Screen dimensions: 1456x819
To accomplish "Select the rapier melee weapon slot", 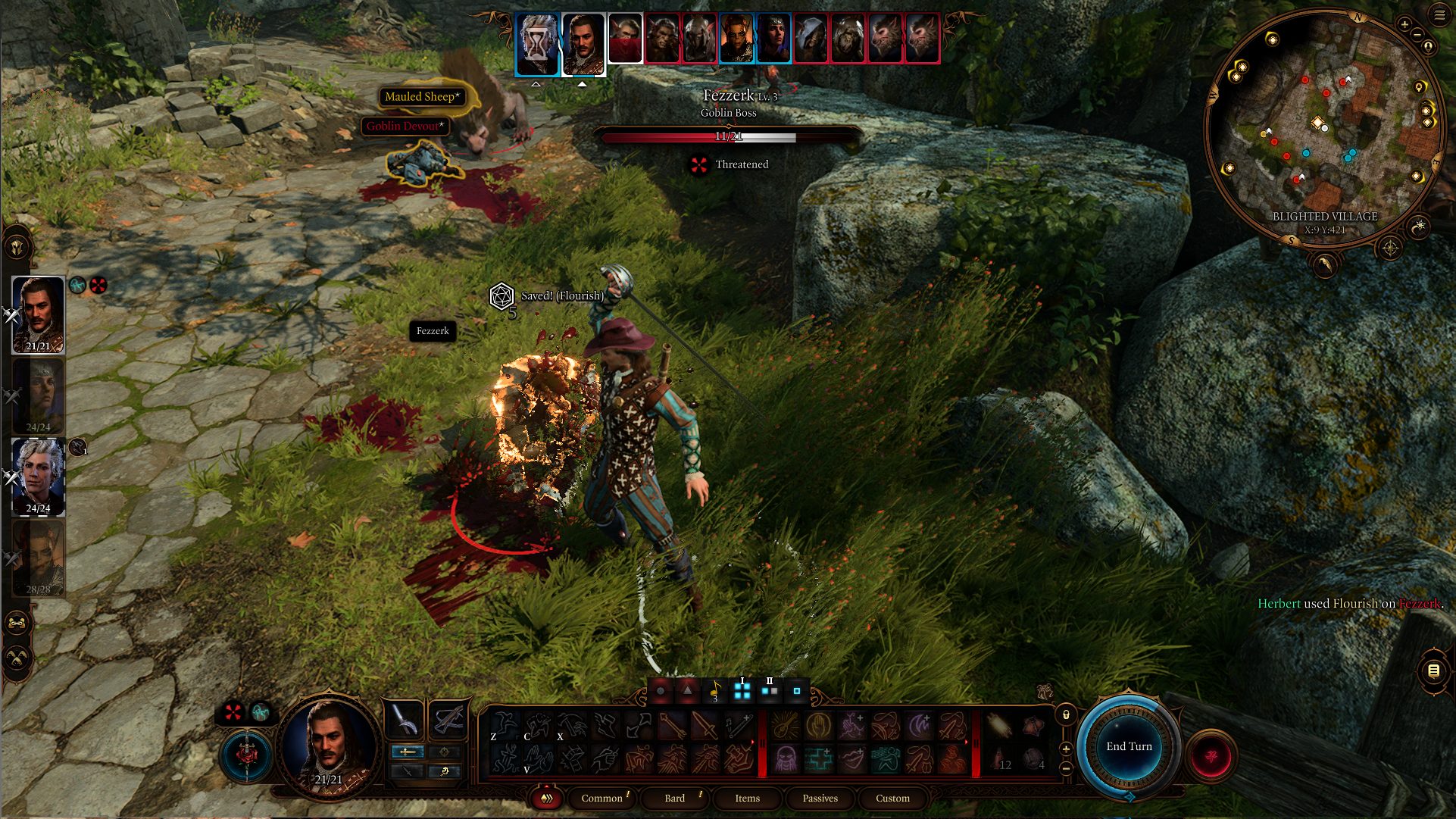I will pos(404,719).
